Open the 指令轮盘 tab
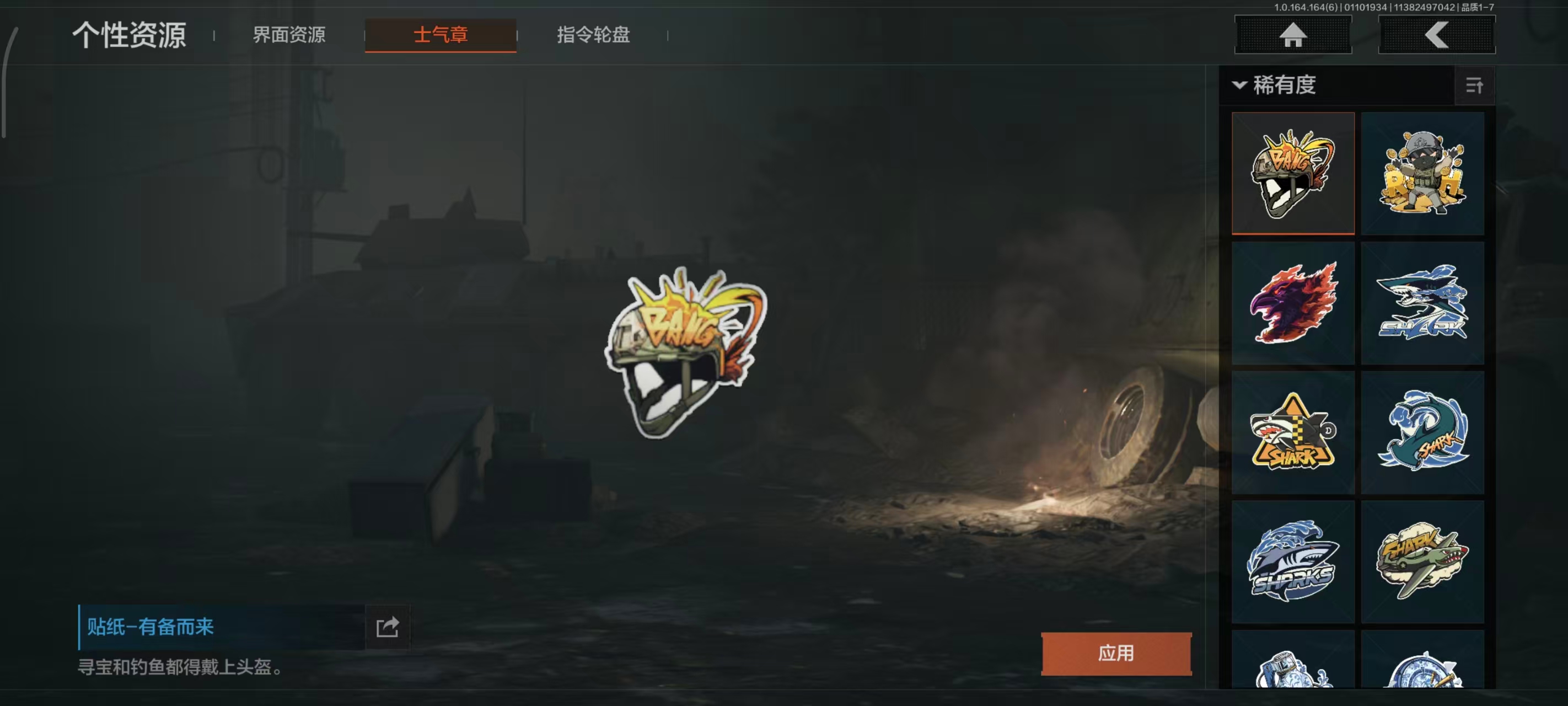 pos(592,35)
